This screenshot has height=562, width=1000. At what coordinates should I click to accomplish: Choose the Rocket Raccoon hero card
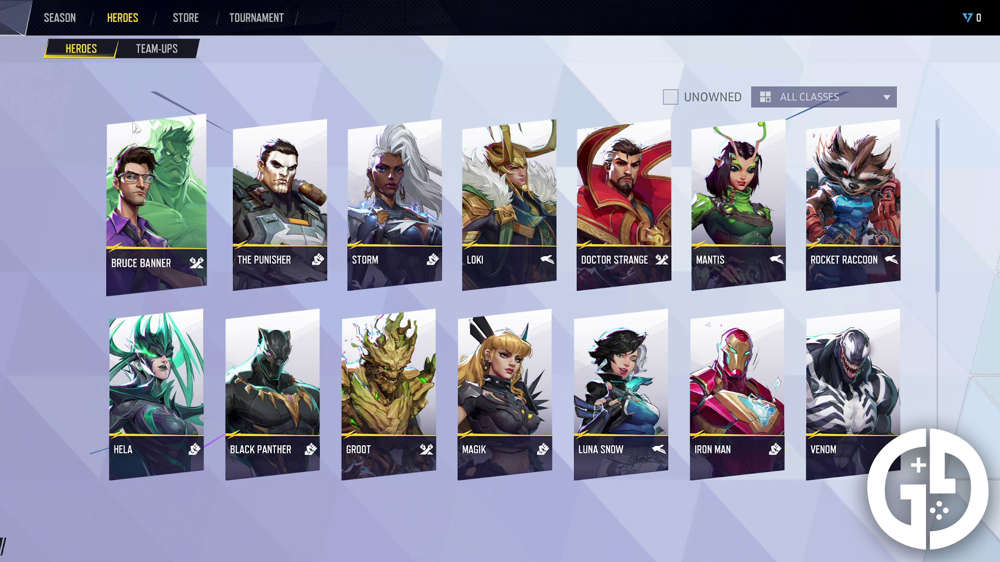pos(853,205)
